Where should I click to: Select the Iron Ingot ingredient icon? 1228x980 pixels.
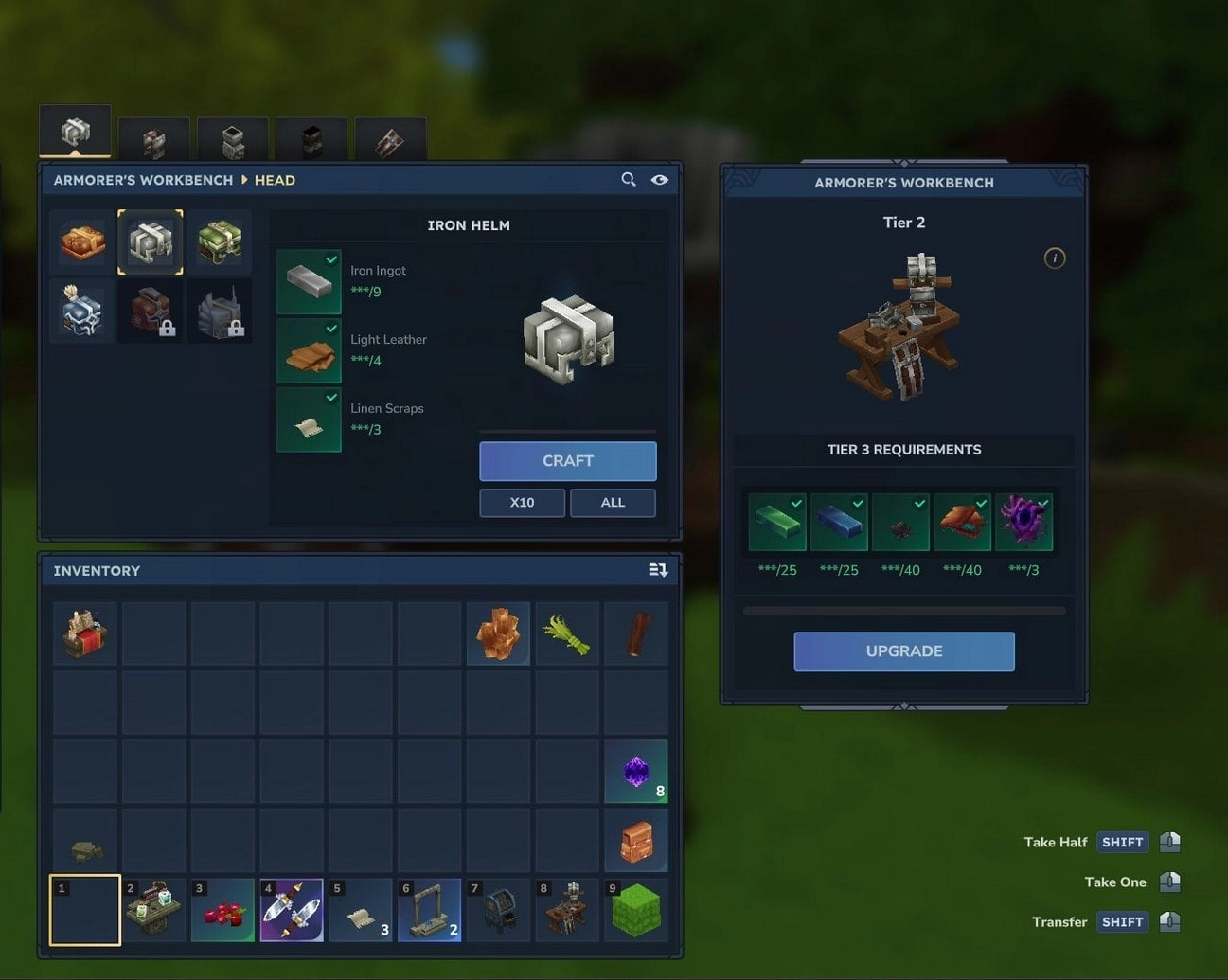tap(308, 281)
